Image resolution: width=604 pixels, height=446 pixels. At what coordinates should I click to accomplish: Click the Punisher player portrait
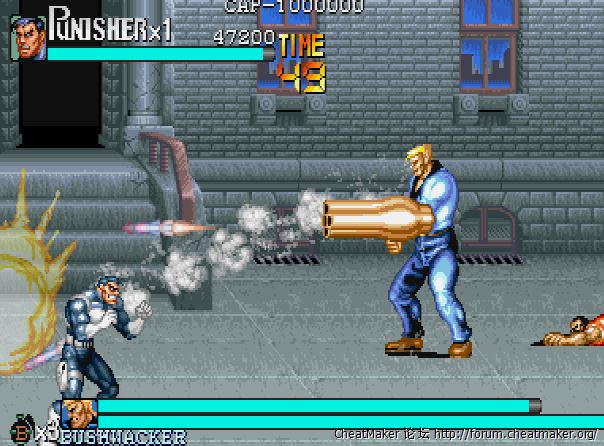(29, 38)
